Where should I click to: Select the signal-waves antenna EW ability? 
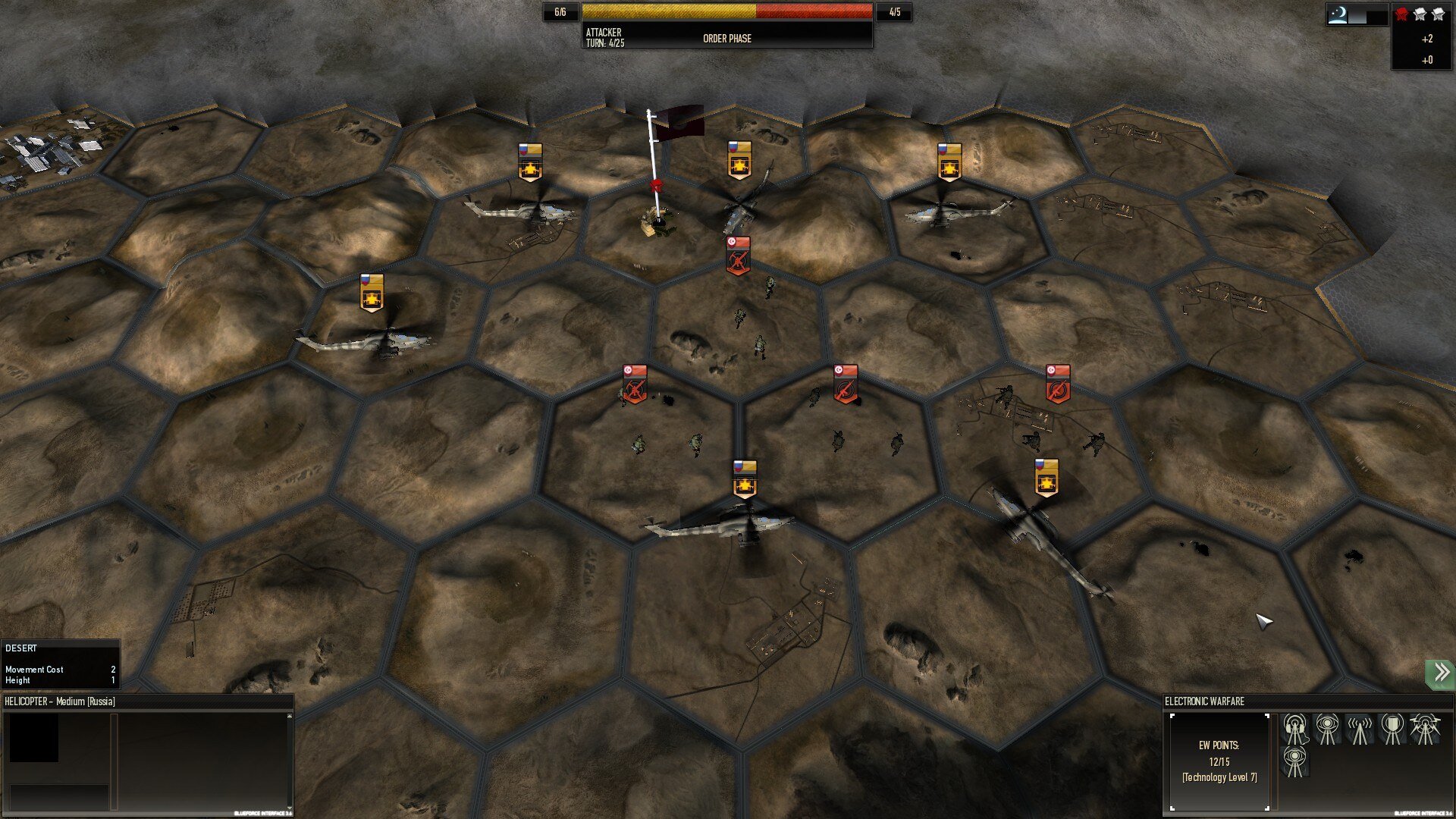[1359, 730]
